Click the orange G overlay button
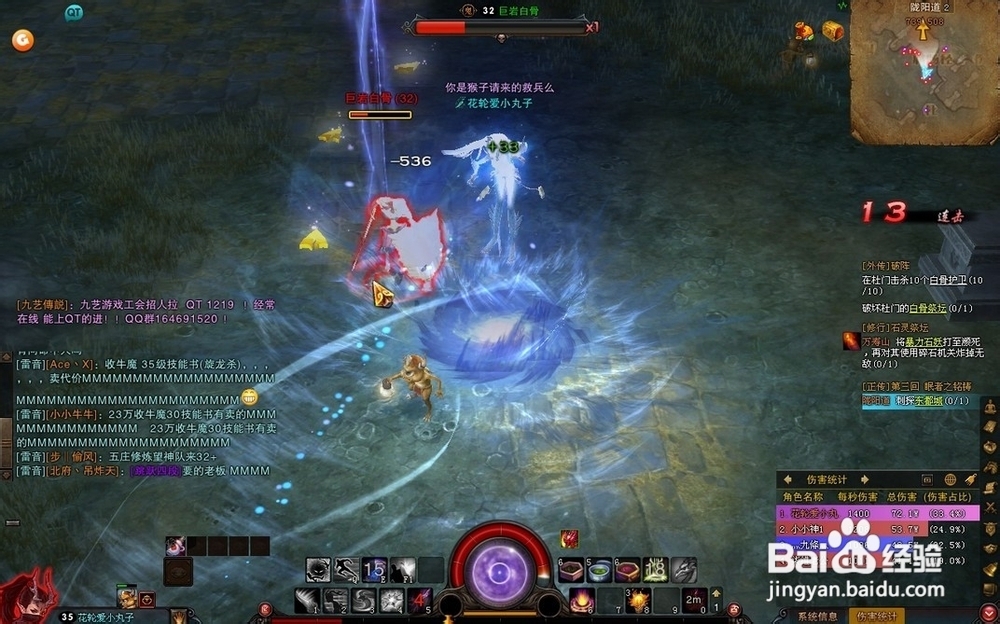This screenshot has height=624, width=1000. 22,40
